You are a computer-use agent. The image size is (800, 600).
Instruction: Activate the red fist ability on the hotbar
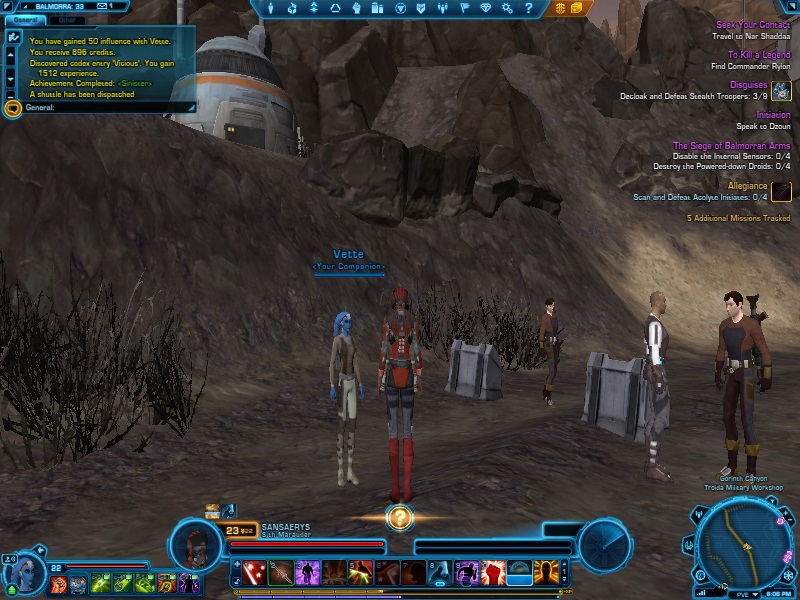click(494, 573)
